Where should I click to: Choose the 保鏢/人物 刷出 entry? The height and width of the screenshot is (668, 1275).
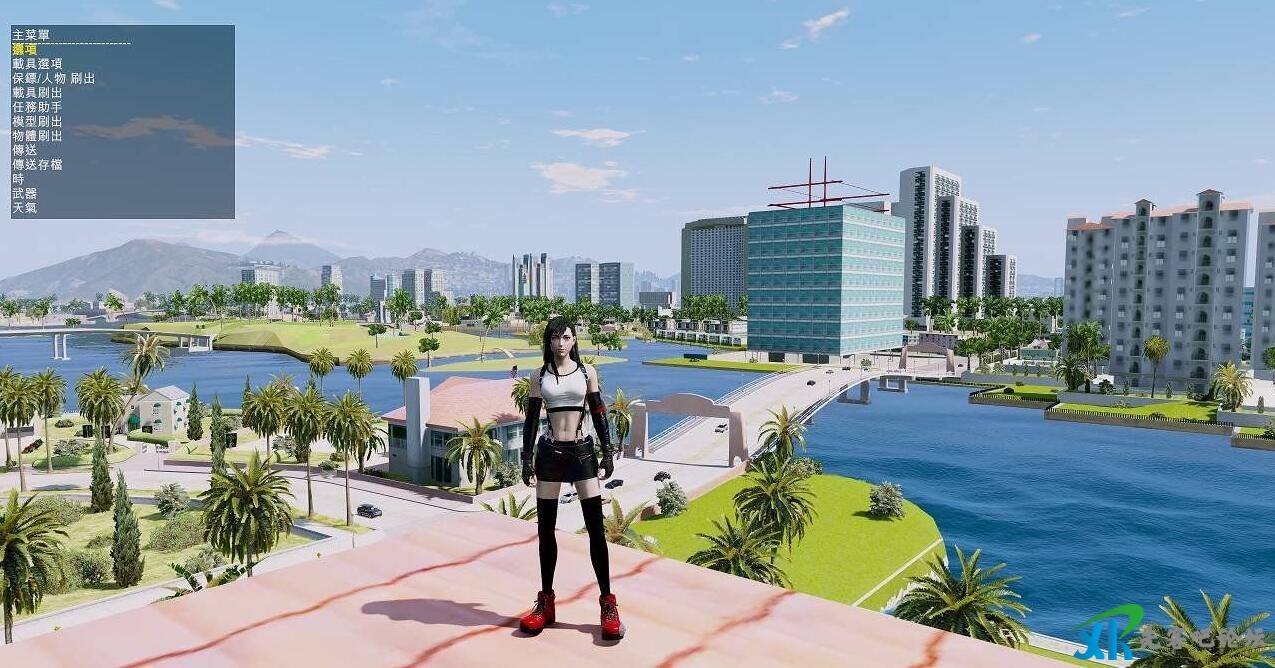click(53, 78)
